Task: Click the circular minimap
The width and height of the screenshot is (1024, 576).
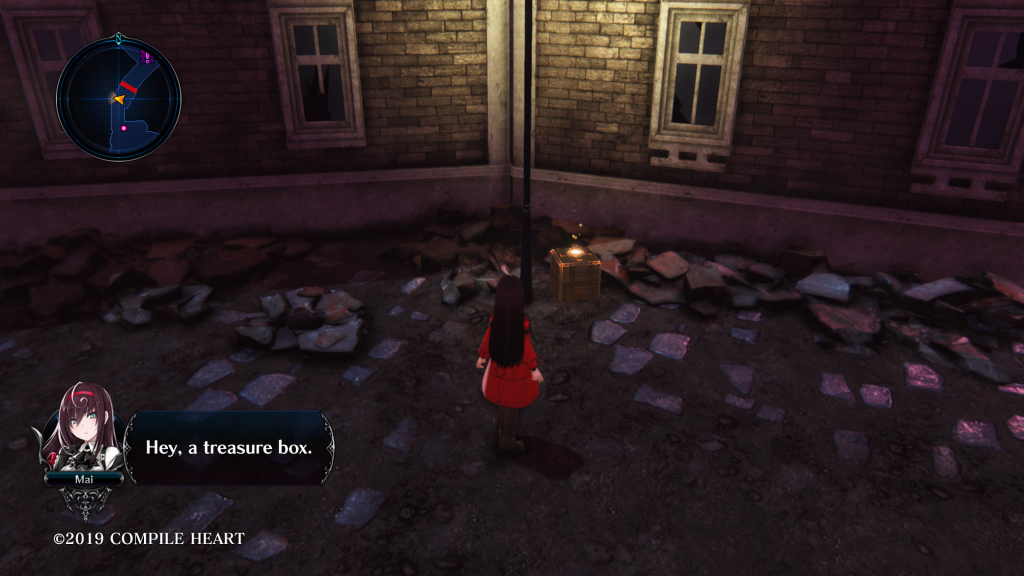Action: pyautogui.click(x=119, y=99)
